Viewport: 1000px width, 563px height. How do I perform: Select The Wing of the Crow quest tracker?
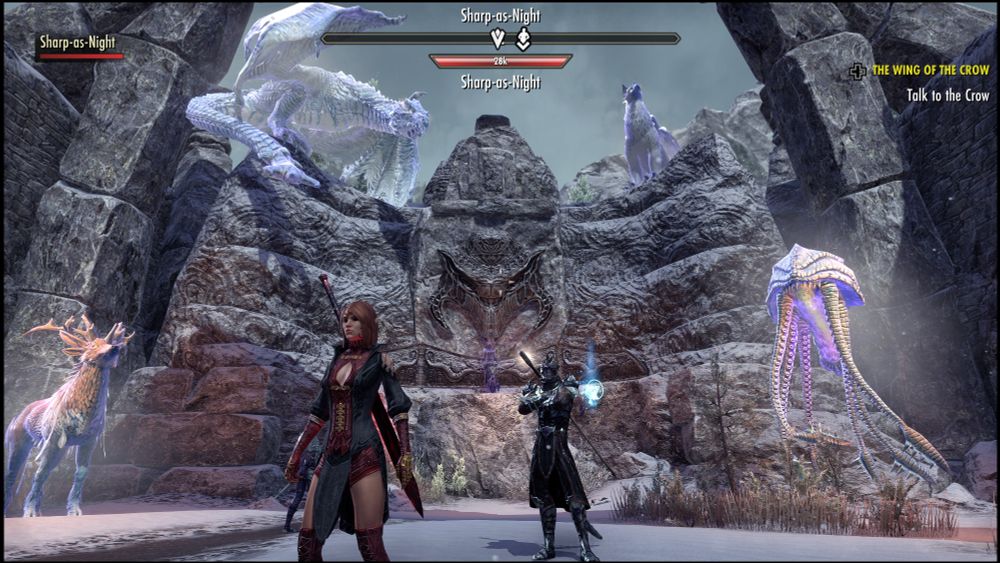(x=930, y=71)
